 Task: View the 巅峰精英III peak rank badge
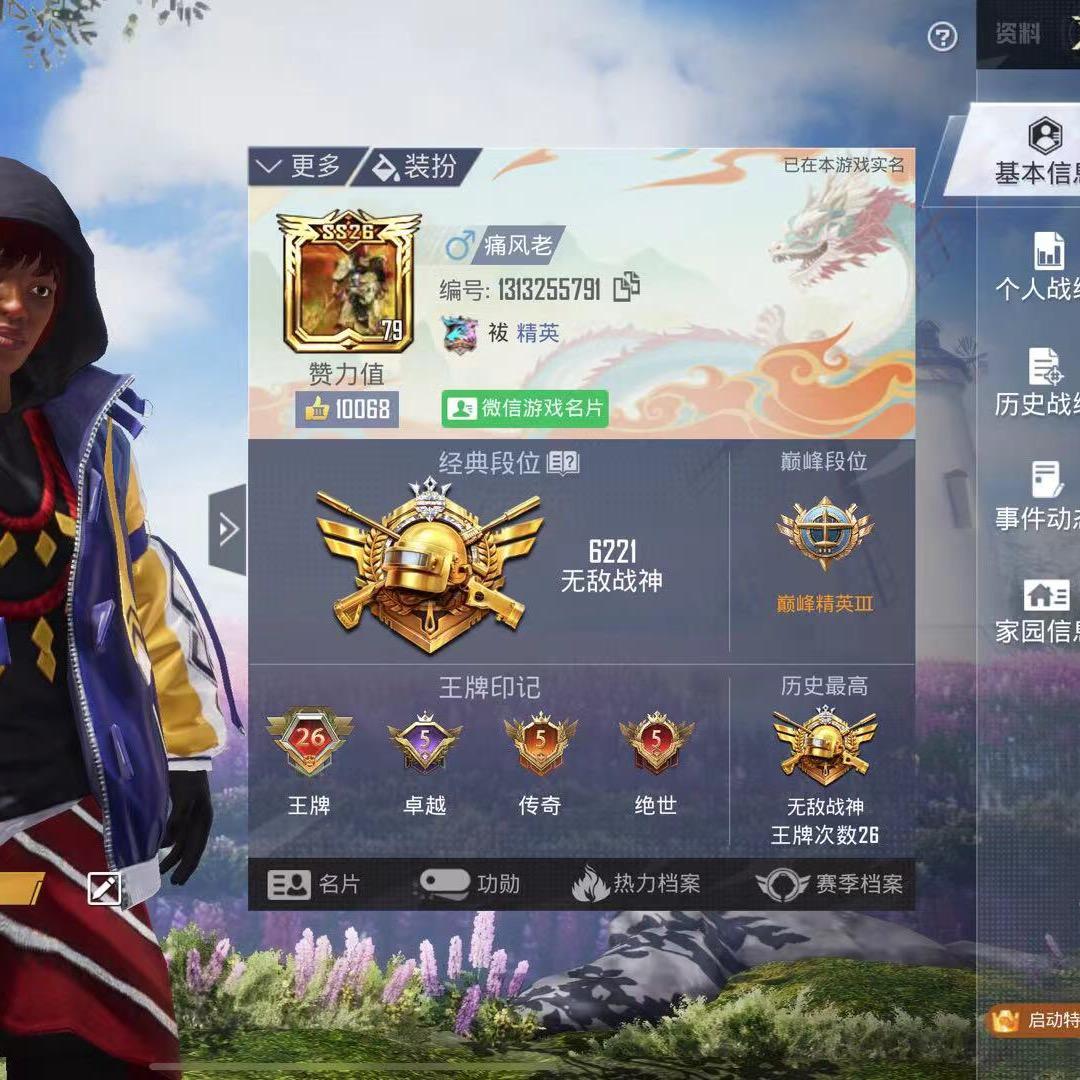pyautogui.click(x=825, y=535)
